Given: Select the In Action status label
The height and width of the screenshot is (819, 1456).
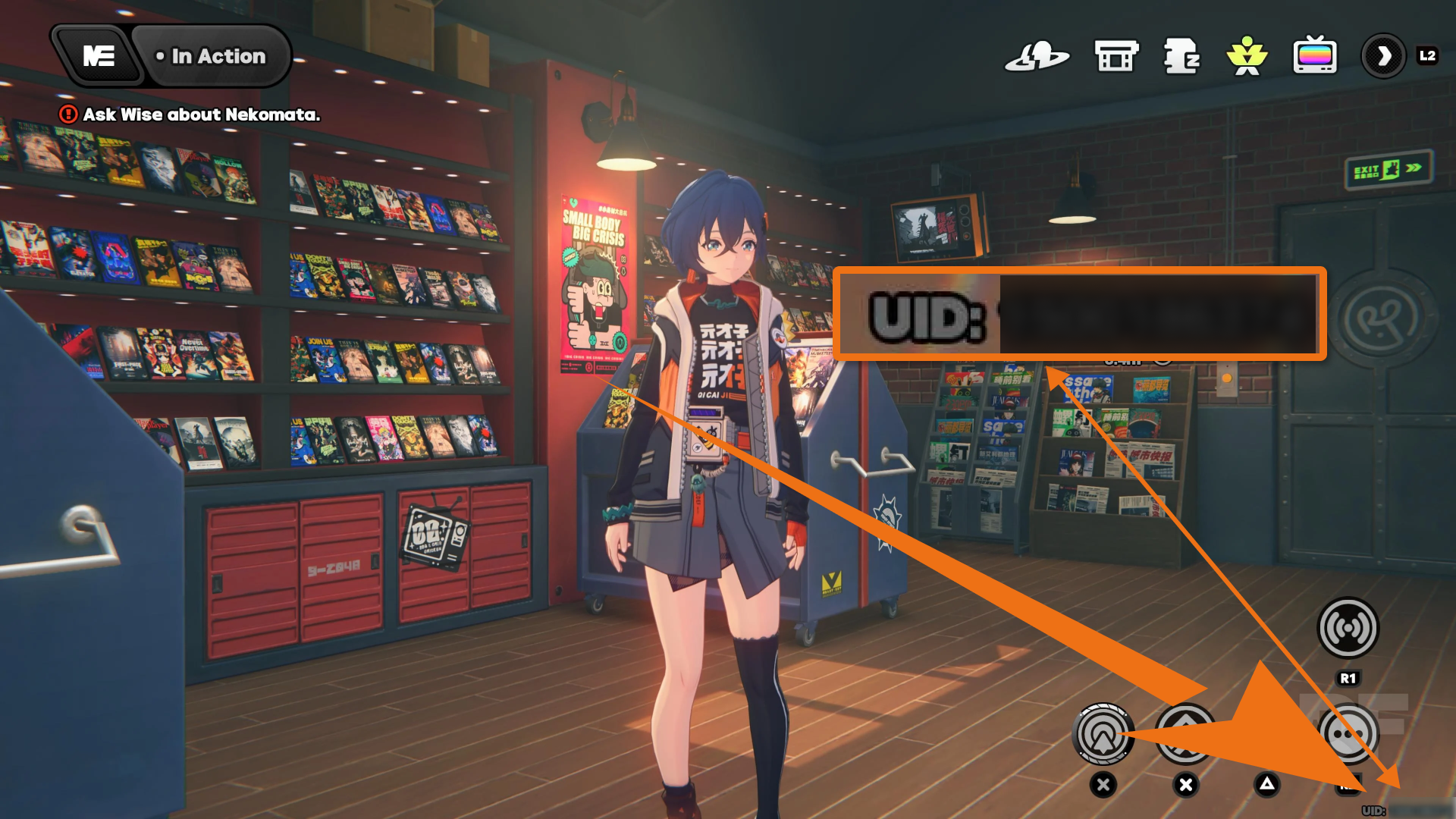Looking at the screenshot, I should coord(212,56).
